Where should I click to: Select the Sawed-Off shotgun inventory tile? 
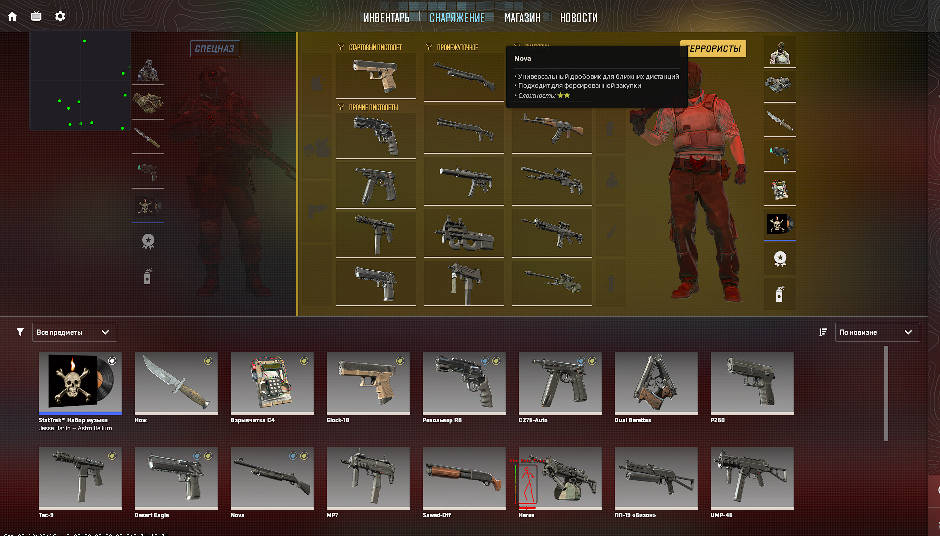(x=464, y=478)
